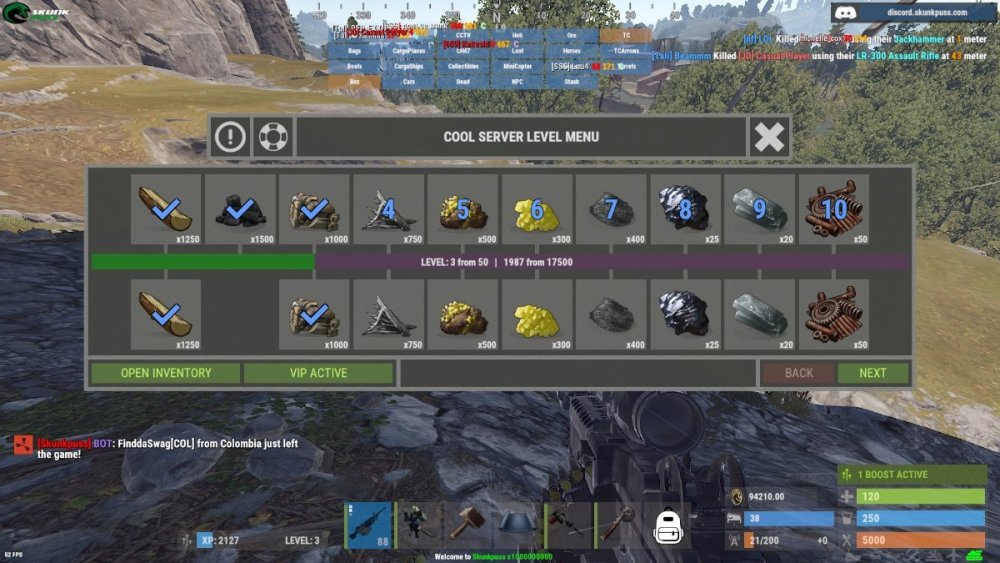
Task: Open the discord.skunkpuss.com link
Action: 914,13
